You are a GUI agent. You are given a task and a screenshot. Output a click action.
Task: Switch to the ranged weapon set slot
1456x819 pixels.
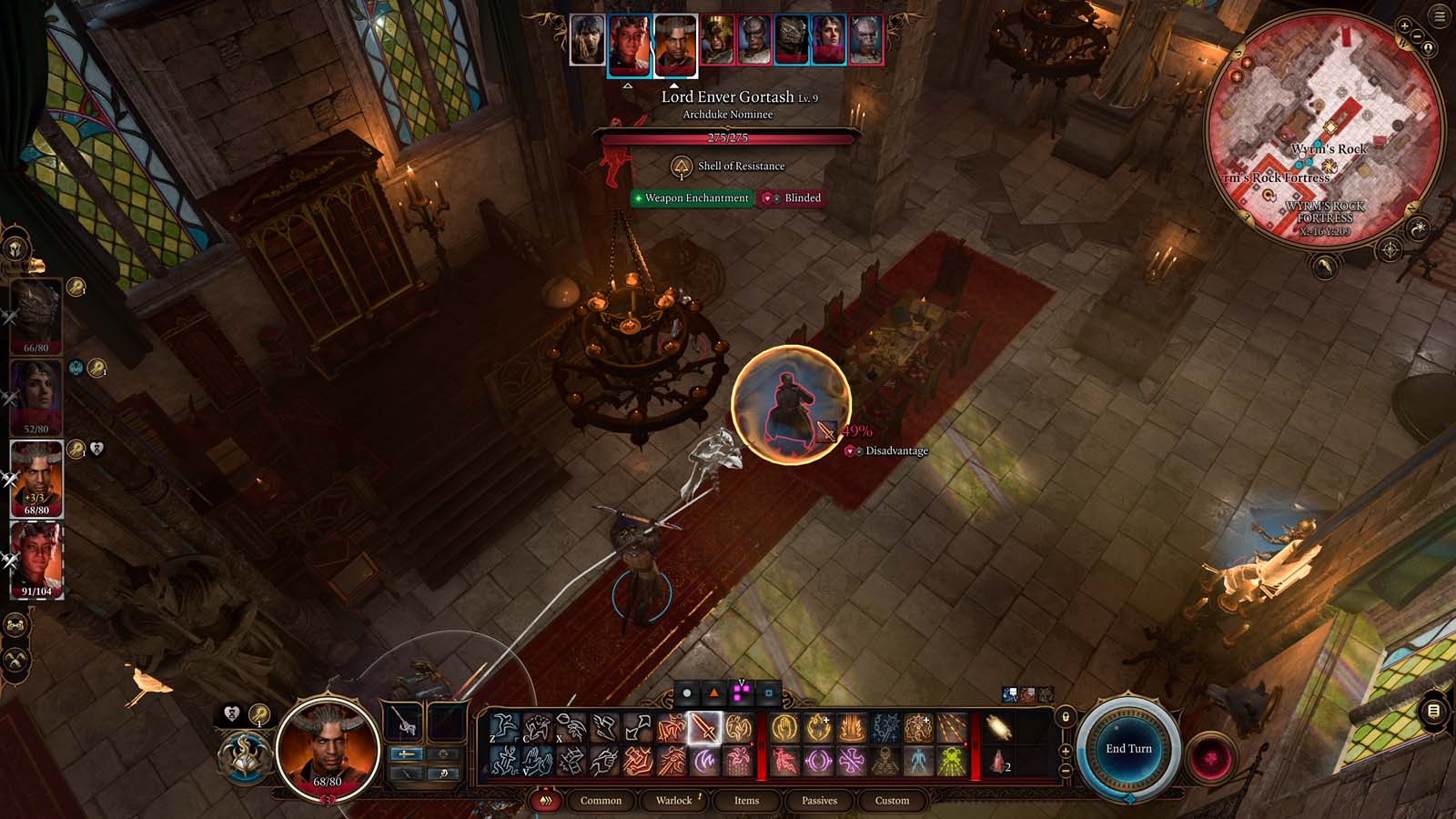tap(405, 773)
